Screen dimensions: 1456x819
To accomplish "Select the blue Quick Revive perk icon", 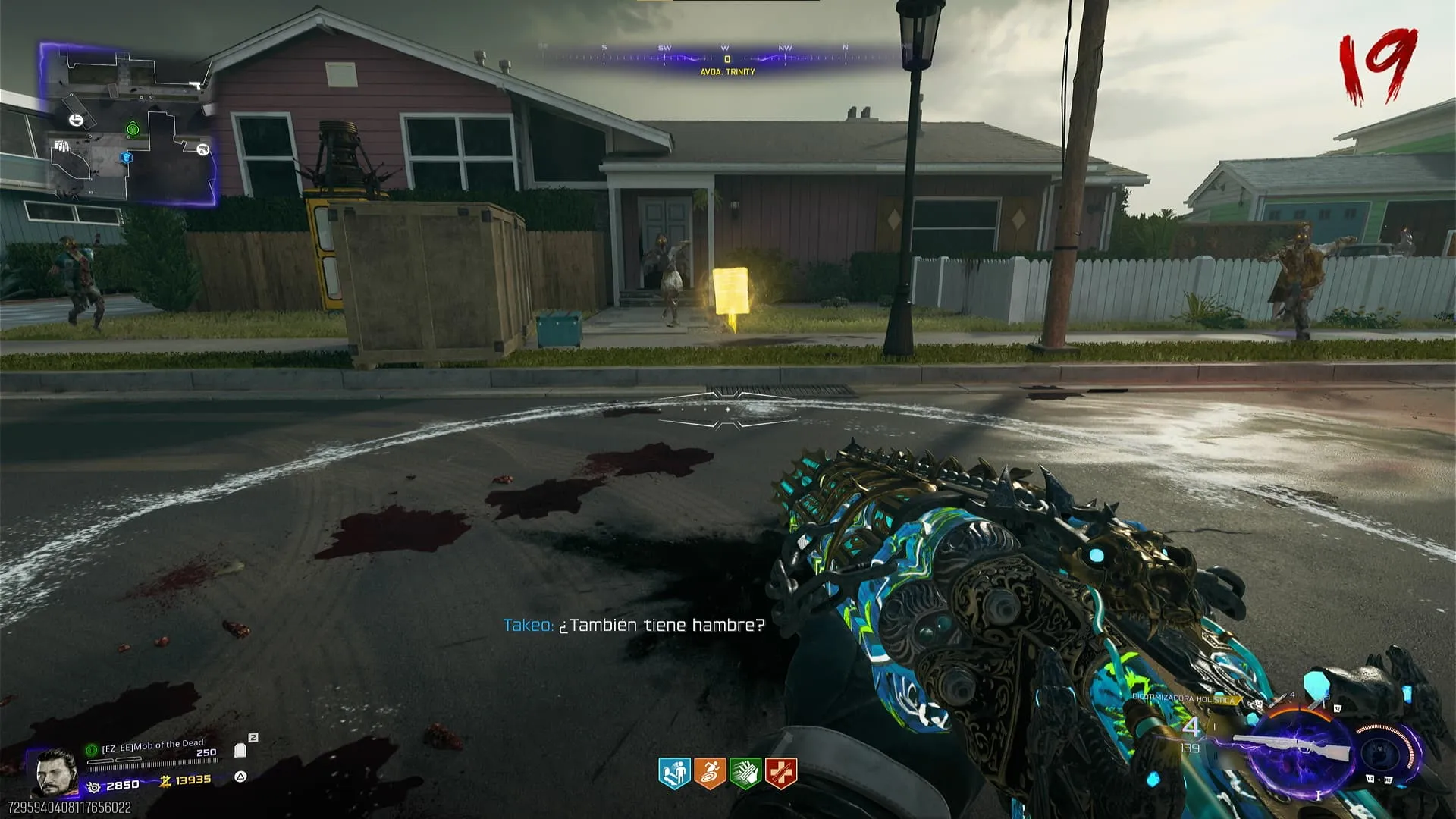I will coord(673,773).
